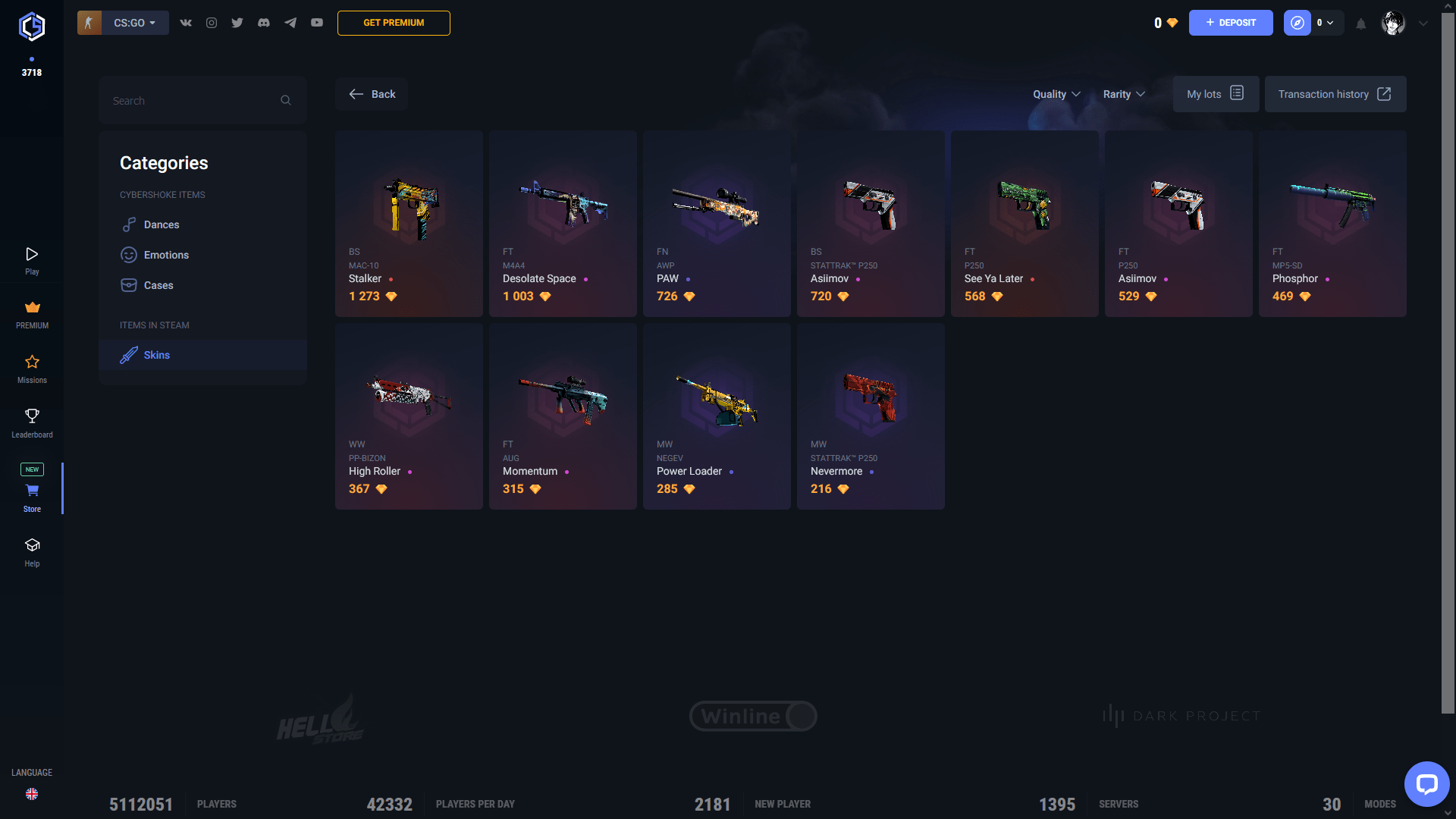Select the Dances category
1456x819 pixels.
pyautogui.click(x=162, y=224)
